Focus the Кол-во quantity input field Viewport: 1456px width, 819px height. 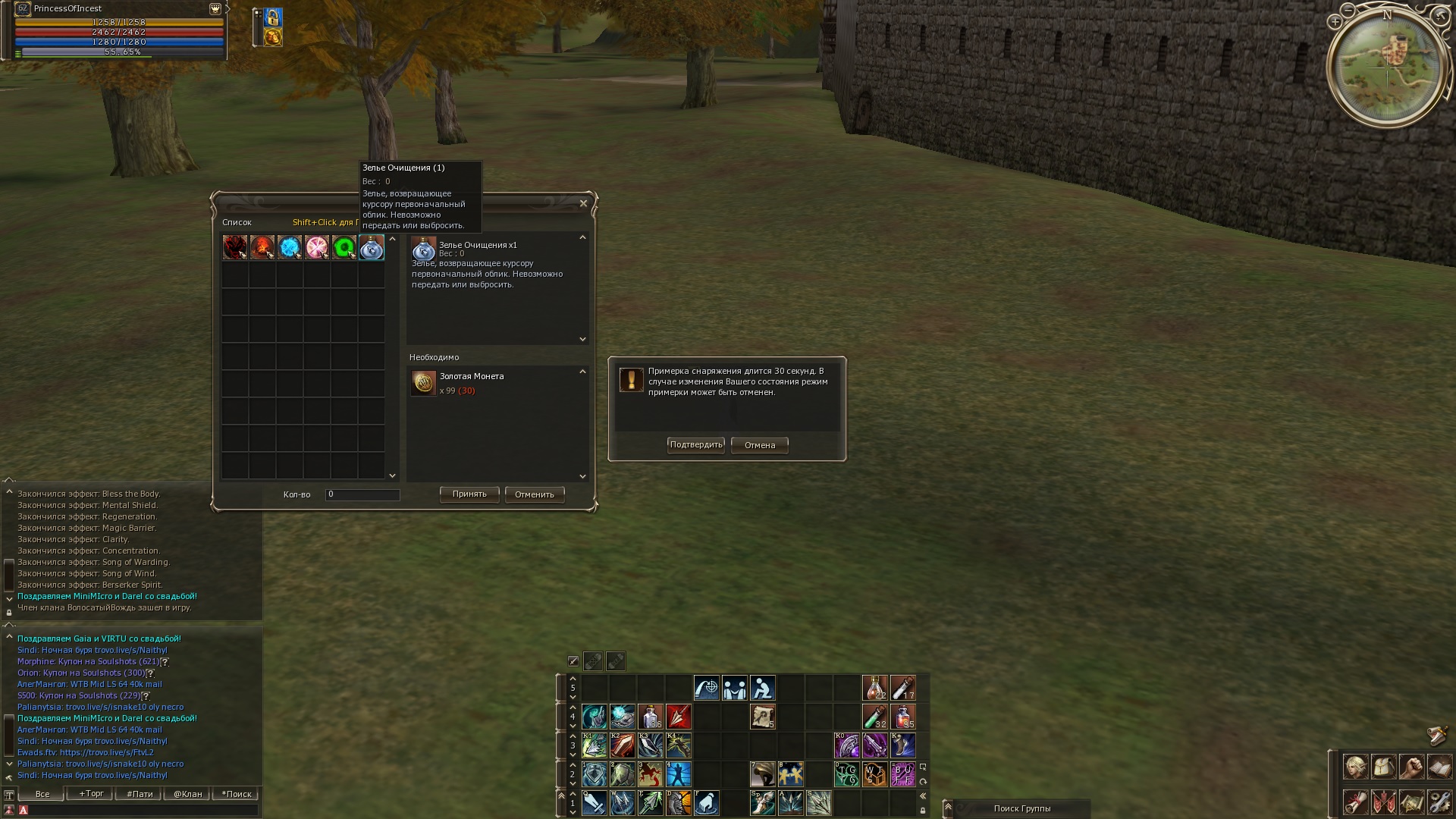click(x=362, y=494)
